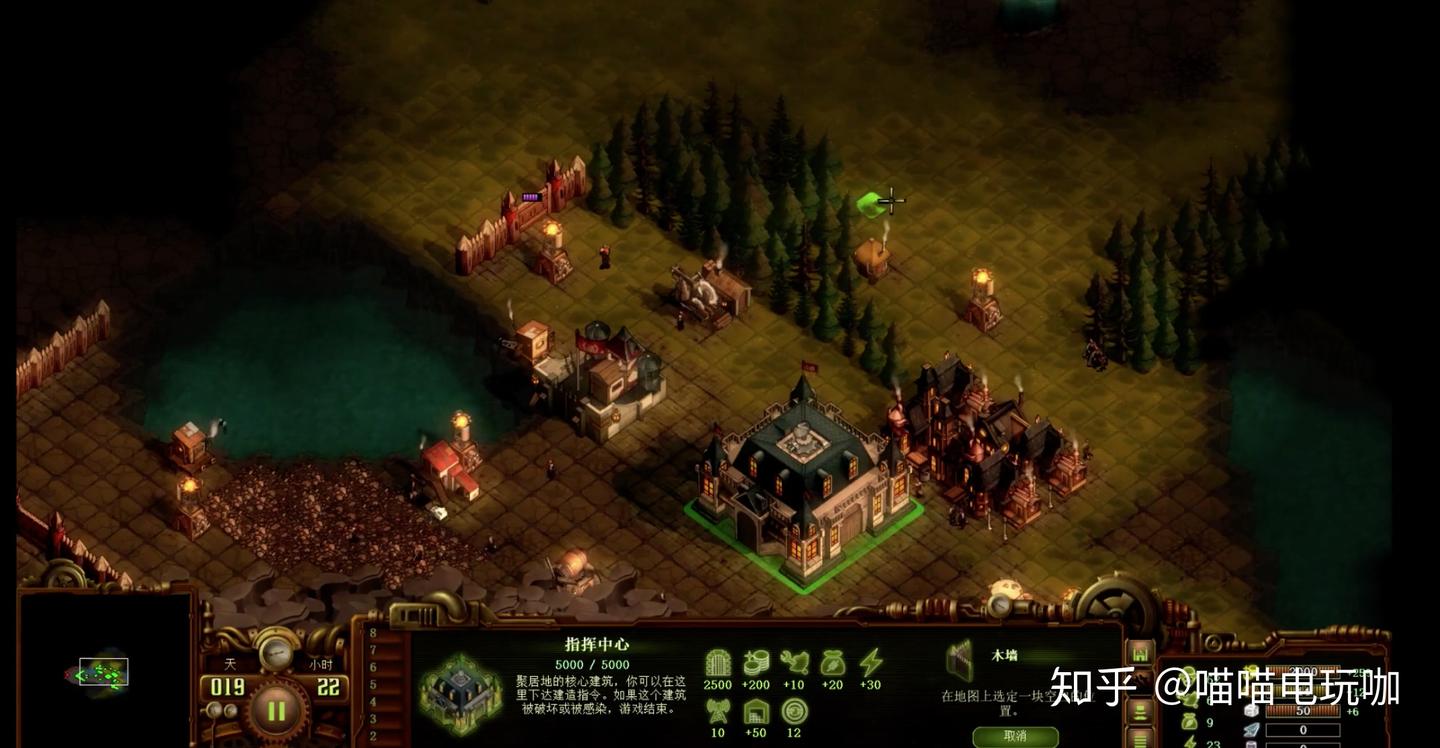
Task: Select the 木墙 wooden wall build icon
Action: point(960,660)
